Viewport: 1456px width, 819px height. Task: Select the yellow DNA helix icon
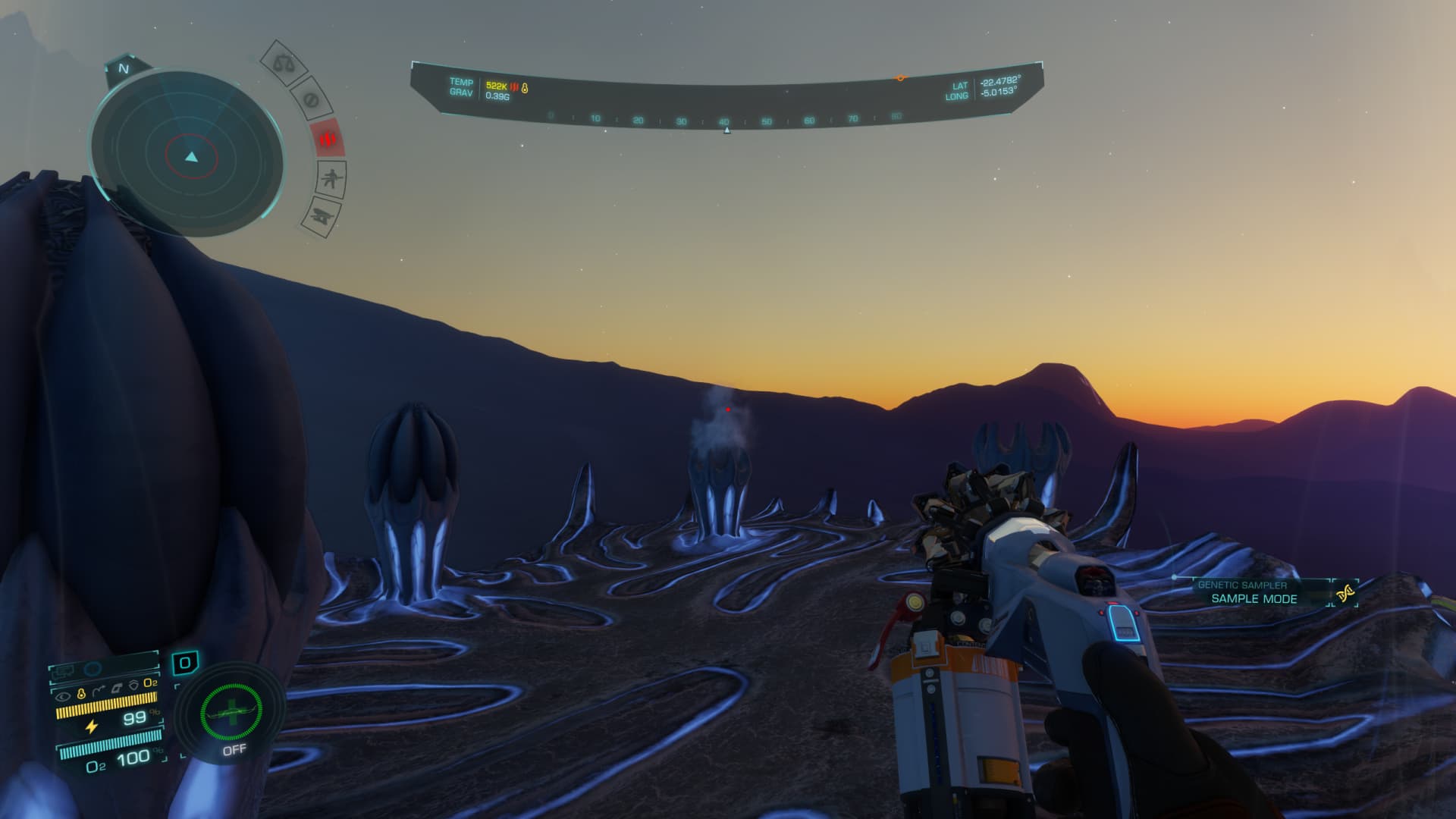1346,593
